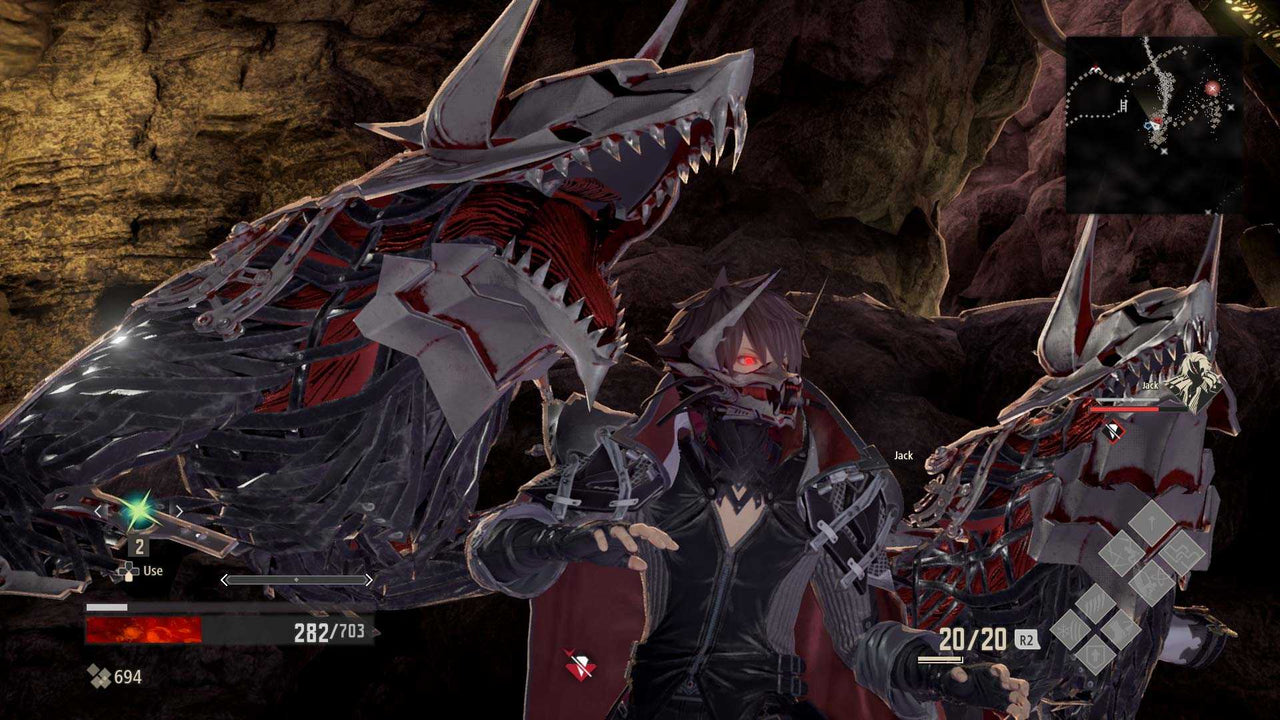Click the bottommost Gift icon in the diamond grid

pos(1095,655)
